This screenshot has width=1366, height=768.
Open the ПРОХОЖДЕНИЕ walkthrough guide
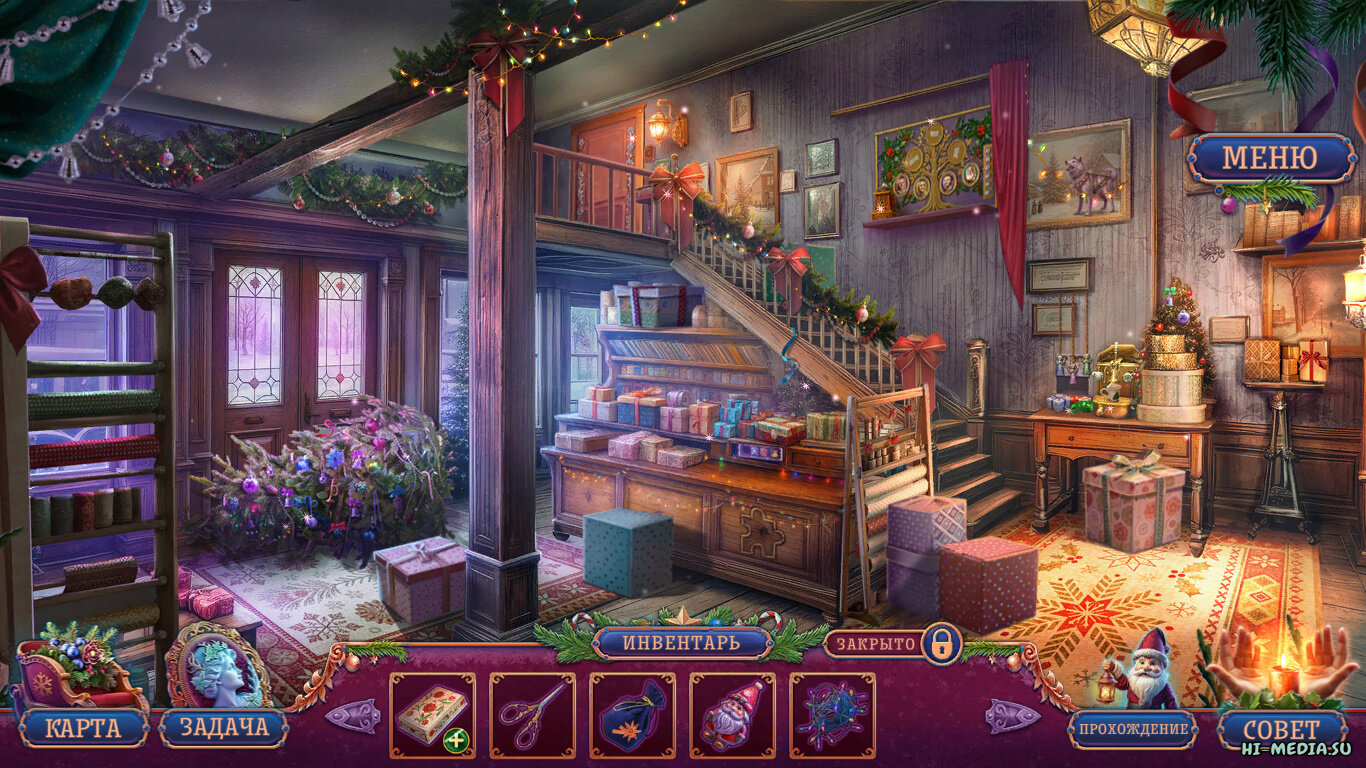(1133, 729)
